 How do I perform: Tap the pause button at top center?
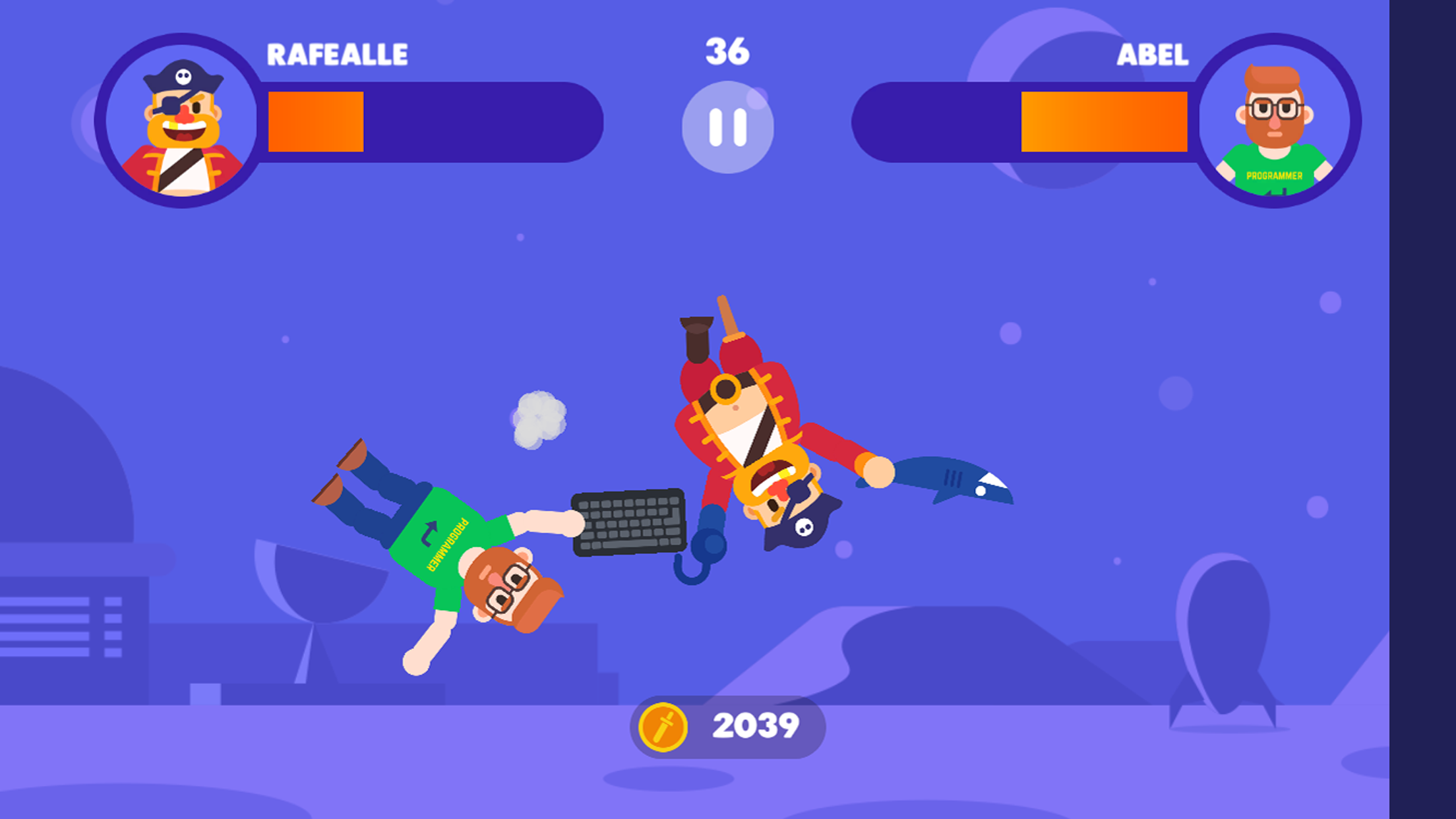[728, 125]
